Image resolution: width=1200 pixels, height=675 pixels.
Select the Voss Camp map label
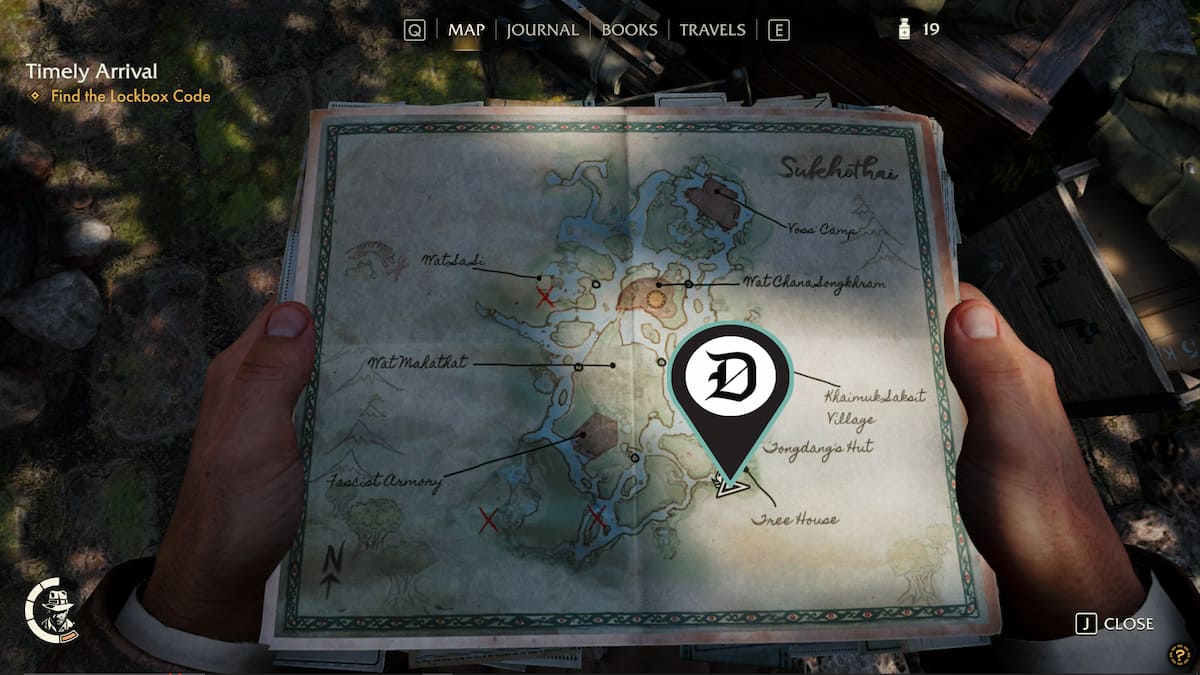point(825,231)
